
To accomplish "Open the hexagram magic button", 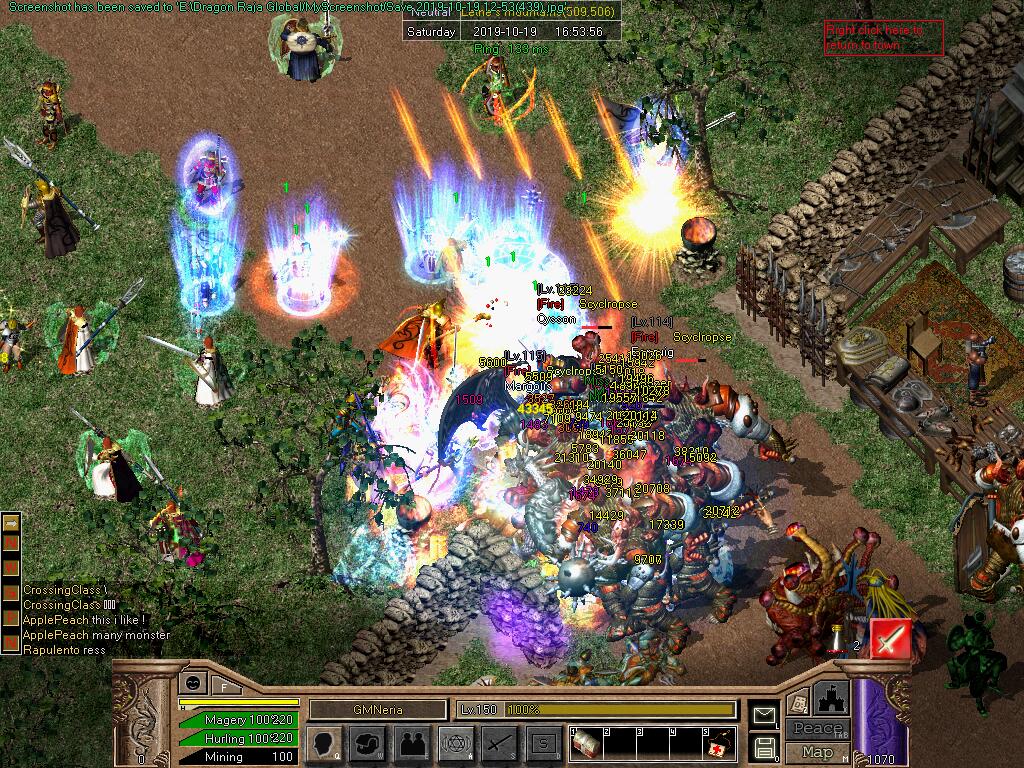I will tap(456, 743).
